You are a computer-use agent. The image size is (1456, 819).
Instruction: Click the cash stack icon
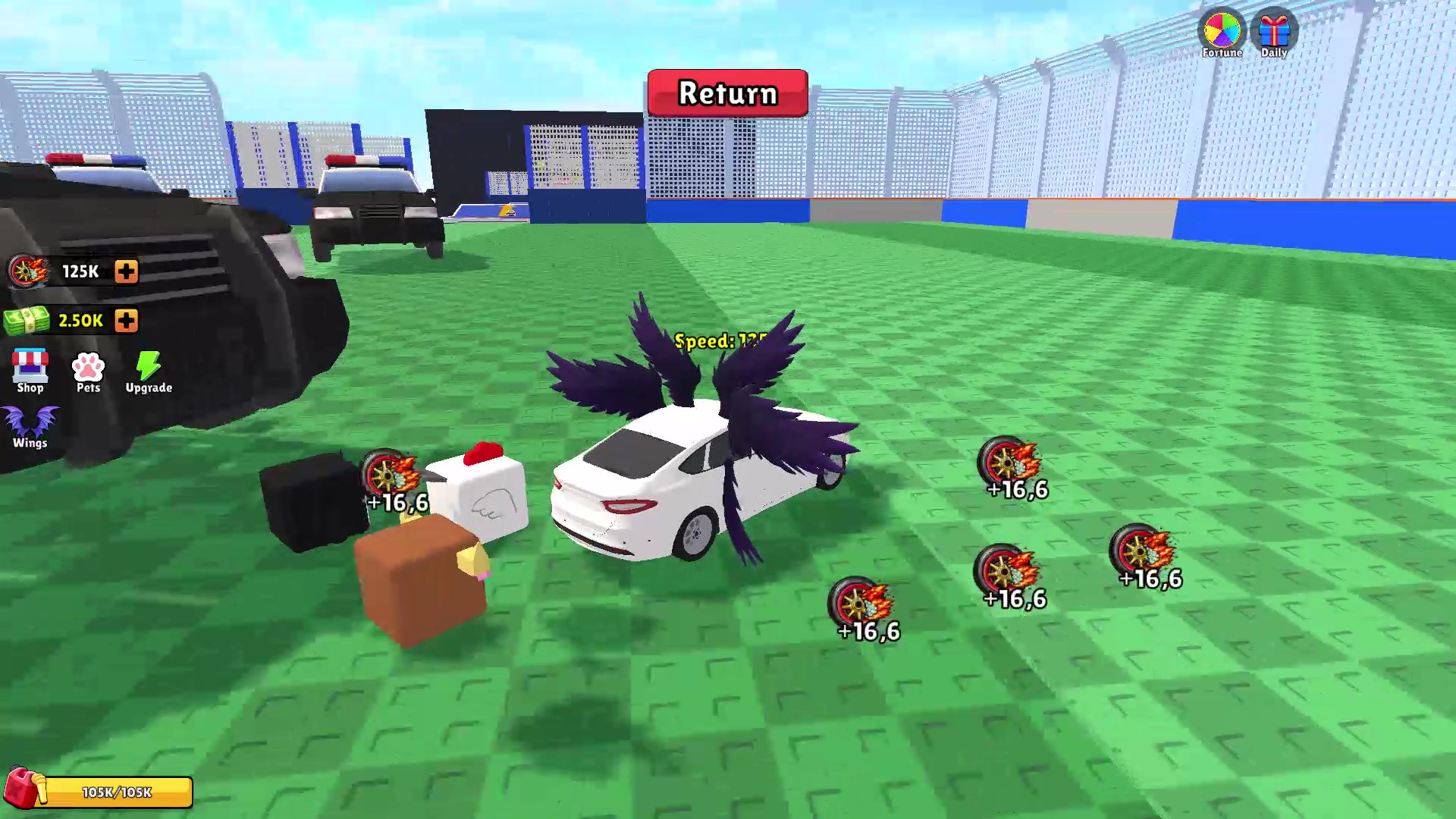click(x=25, y=319)
